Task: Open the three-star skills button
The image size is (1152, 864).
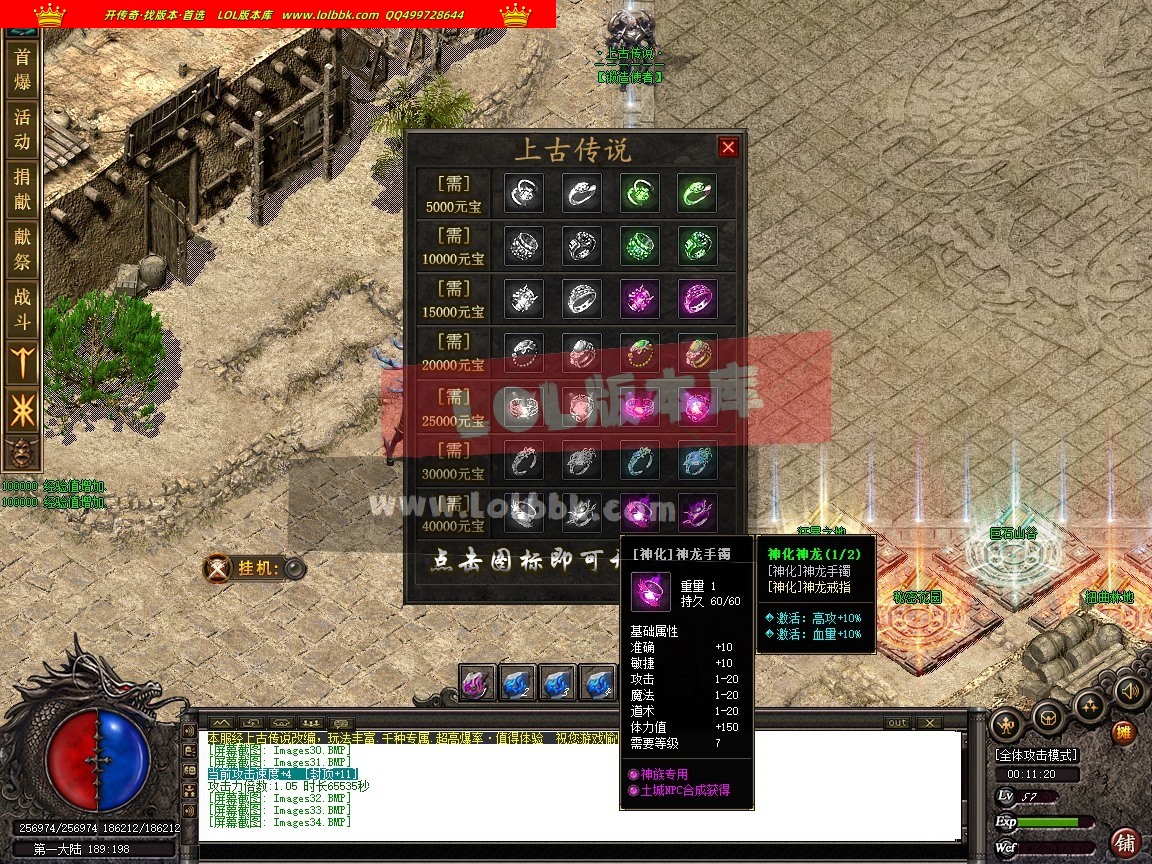Action: click(x=1089, y=706)
